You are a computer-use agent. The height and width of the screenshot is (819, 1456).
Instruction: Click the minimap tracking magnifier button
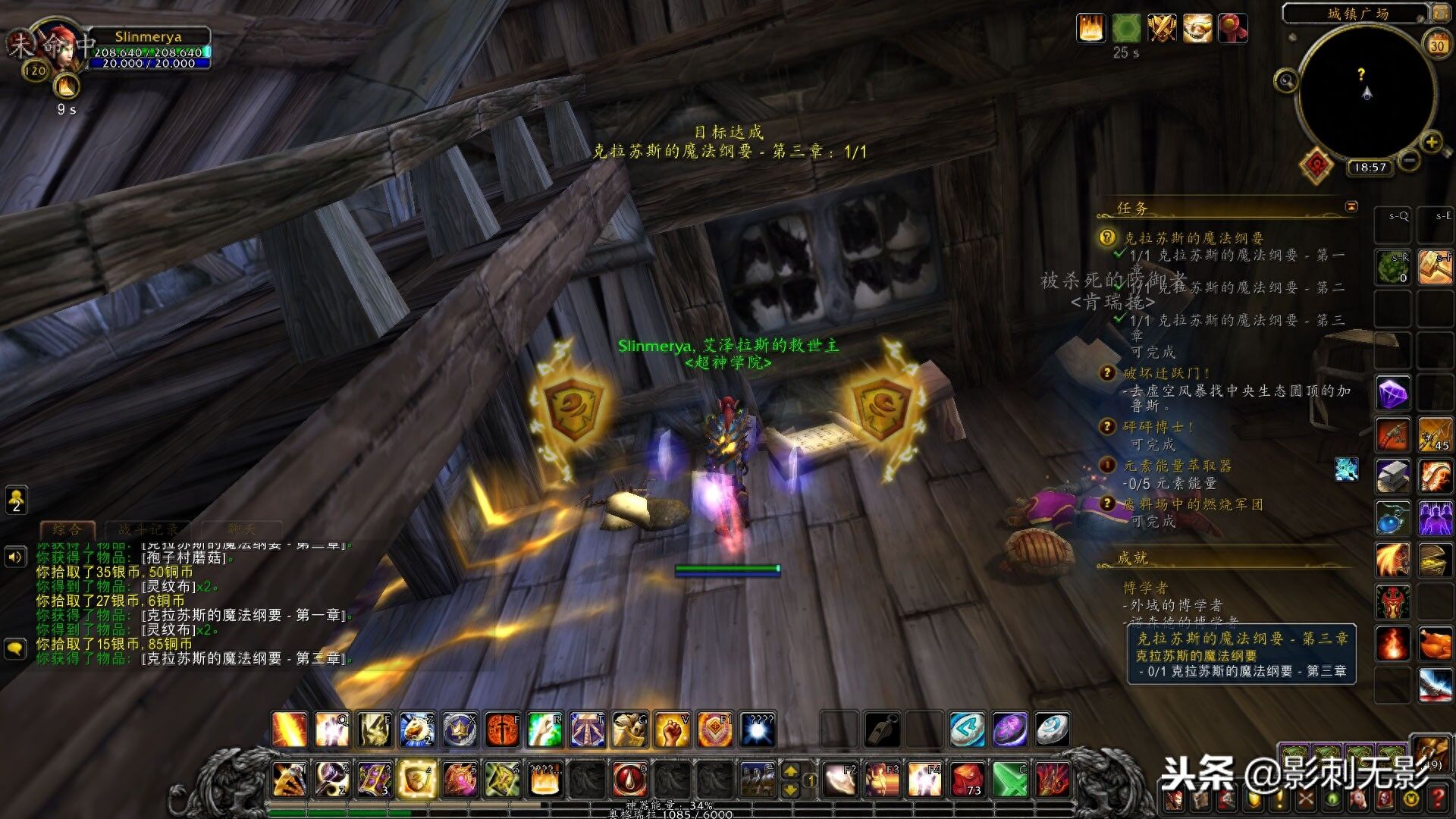click(1285, 80)
